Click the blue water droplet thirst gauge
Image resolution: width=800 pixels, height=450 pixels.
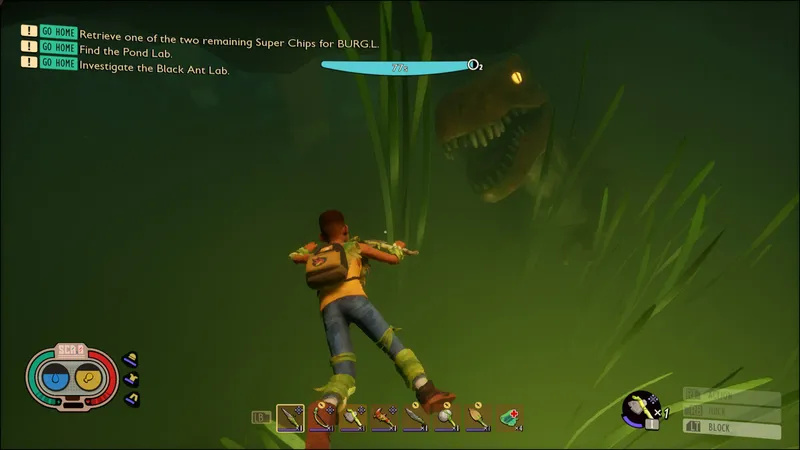57,379
